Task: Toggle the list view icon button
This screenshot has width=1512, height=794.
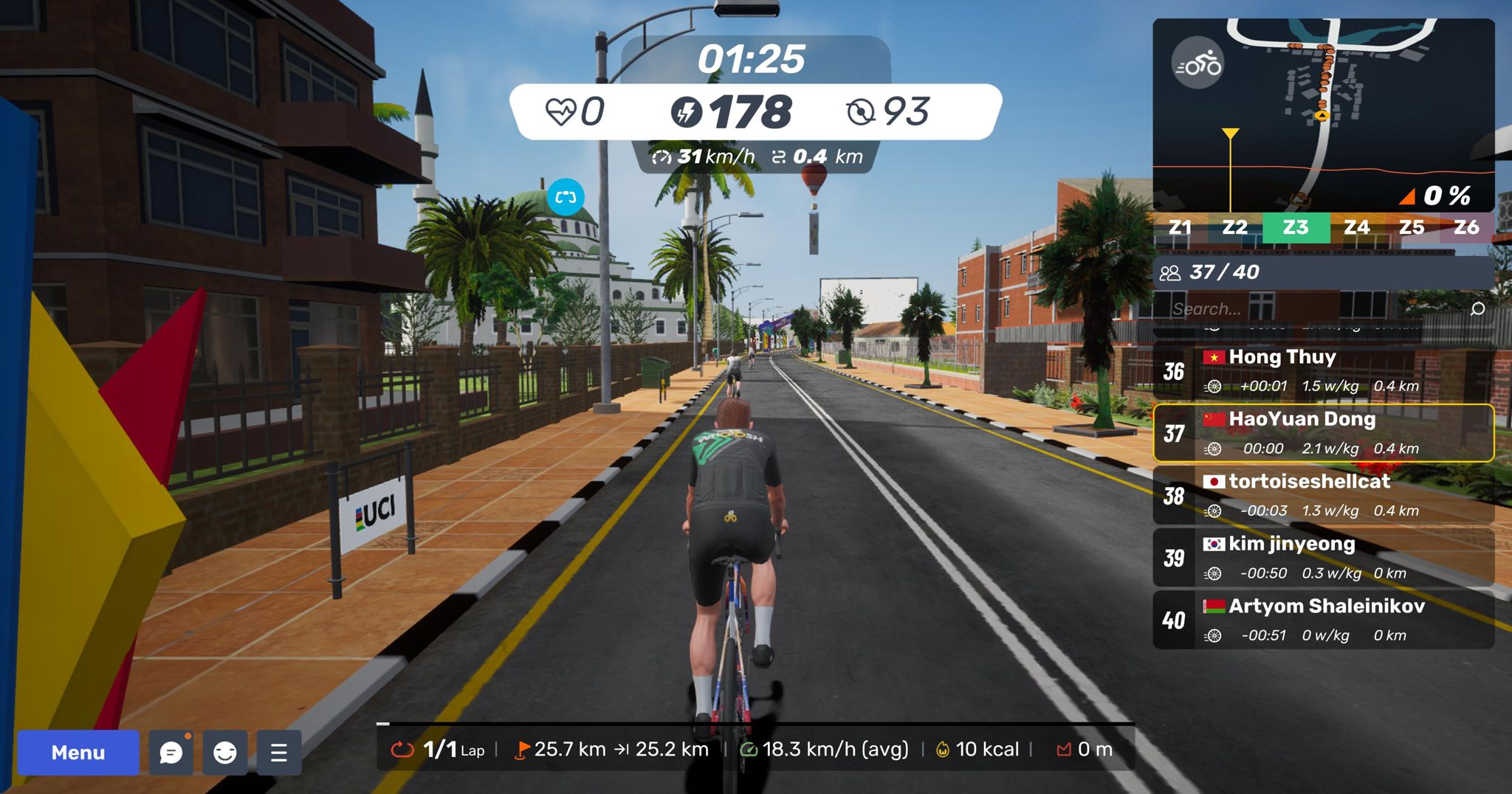Action: click(x=278, y=752)
